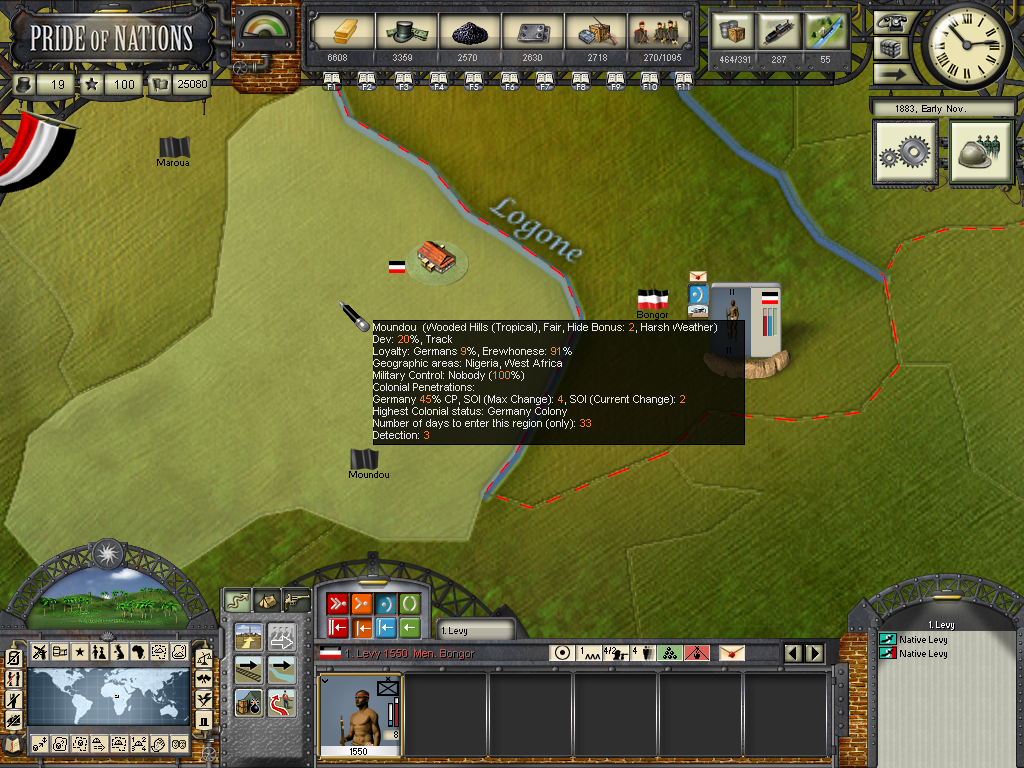Select the Native Levy unit portrait card
1024x768 pixels.
coord(359,714)
